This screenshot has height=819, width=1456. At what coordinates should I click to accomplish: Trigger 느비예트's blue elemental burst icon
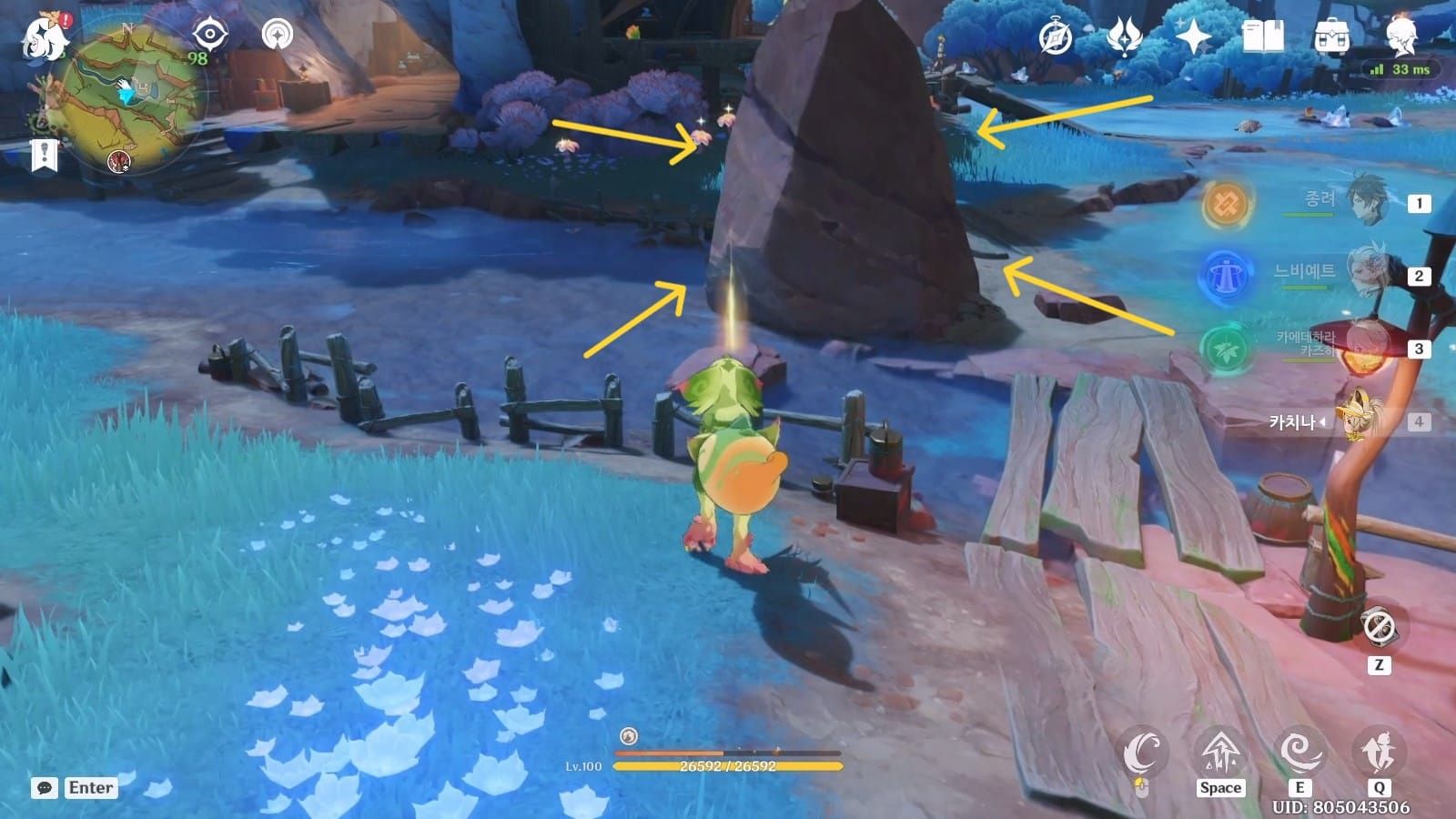(x=1225, y=276)
